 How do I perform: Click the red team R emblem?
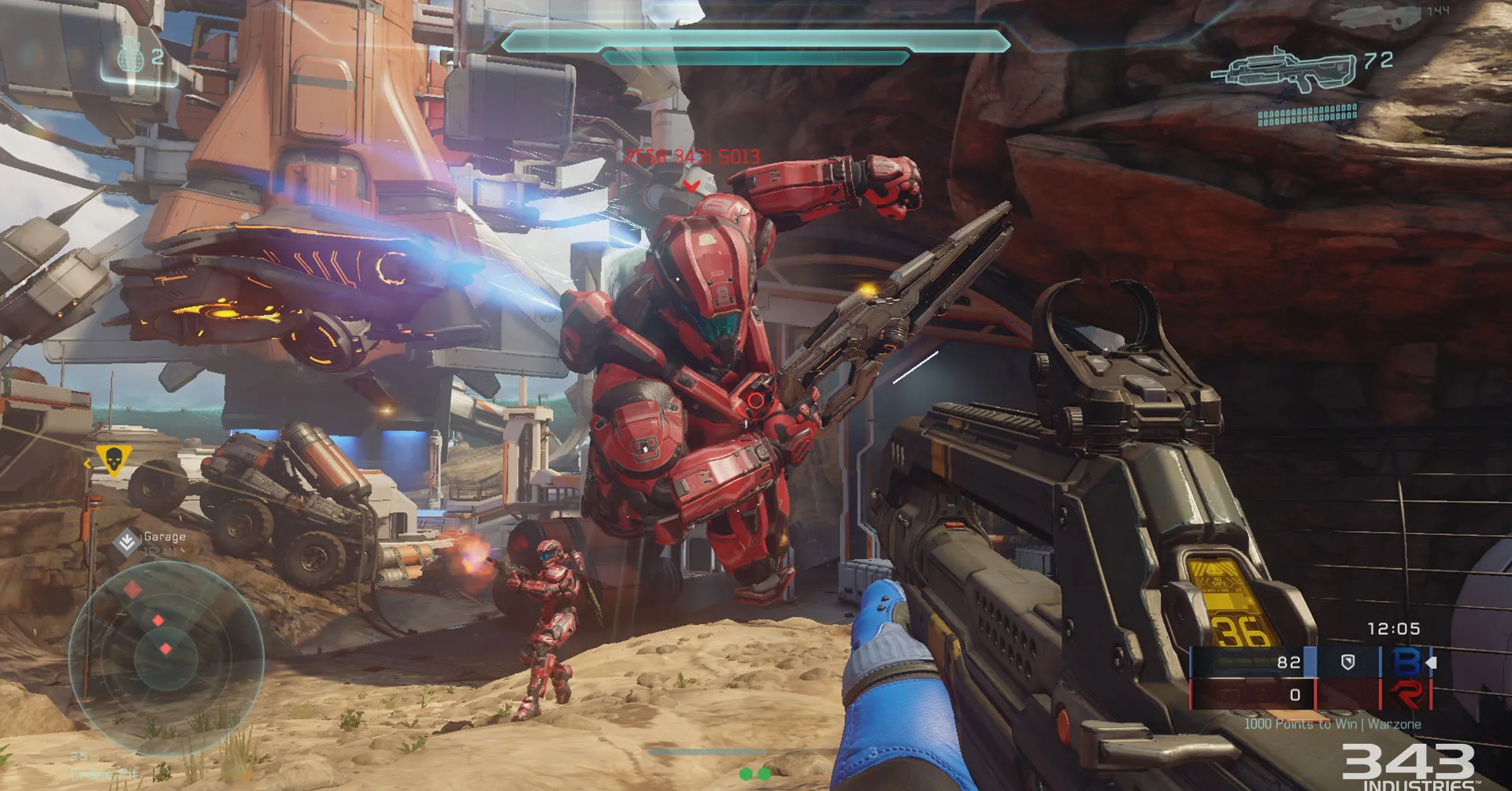pos(1407,695)
